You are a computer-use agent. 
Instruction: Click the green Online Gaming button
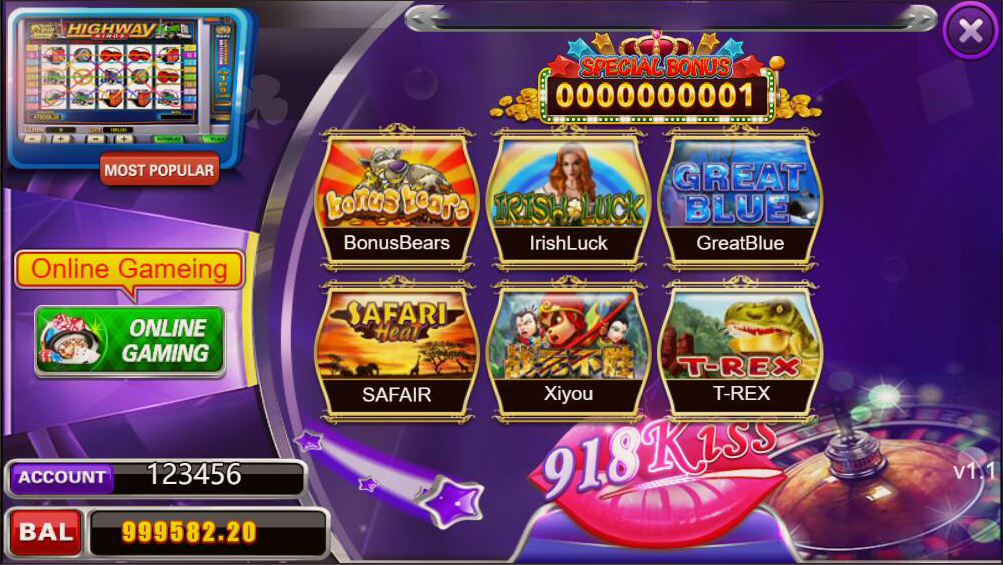(130, 341)
